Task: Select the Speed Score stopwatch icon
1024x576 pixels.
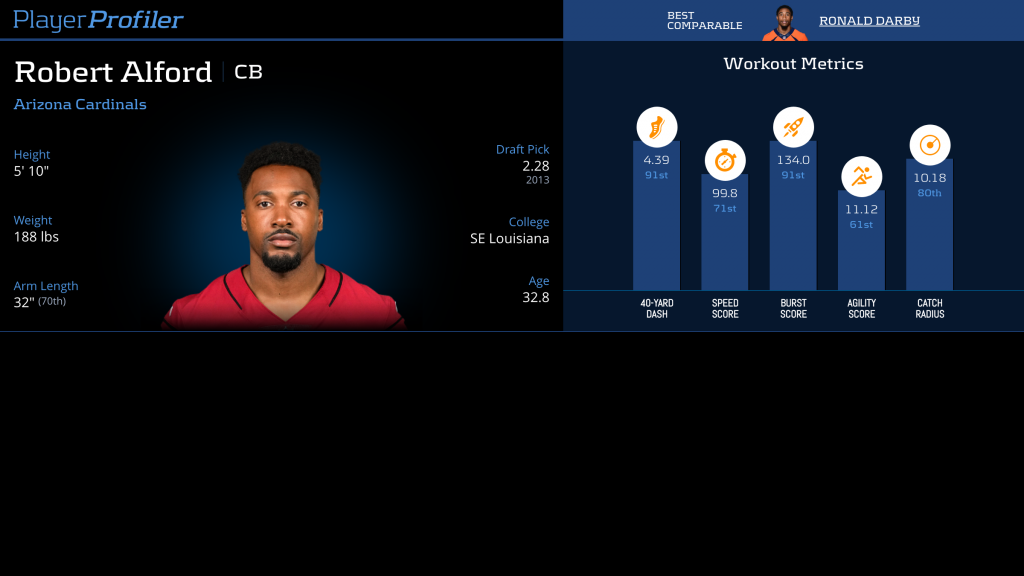Action: [x=725, y=160]
